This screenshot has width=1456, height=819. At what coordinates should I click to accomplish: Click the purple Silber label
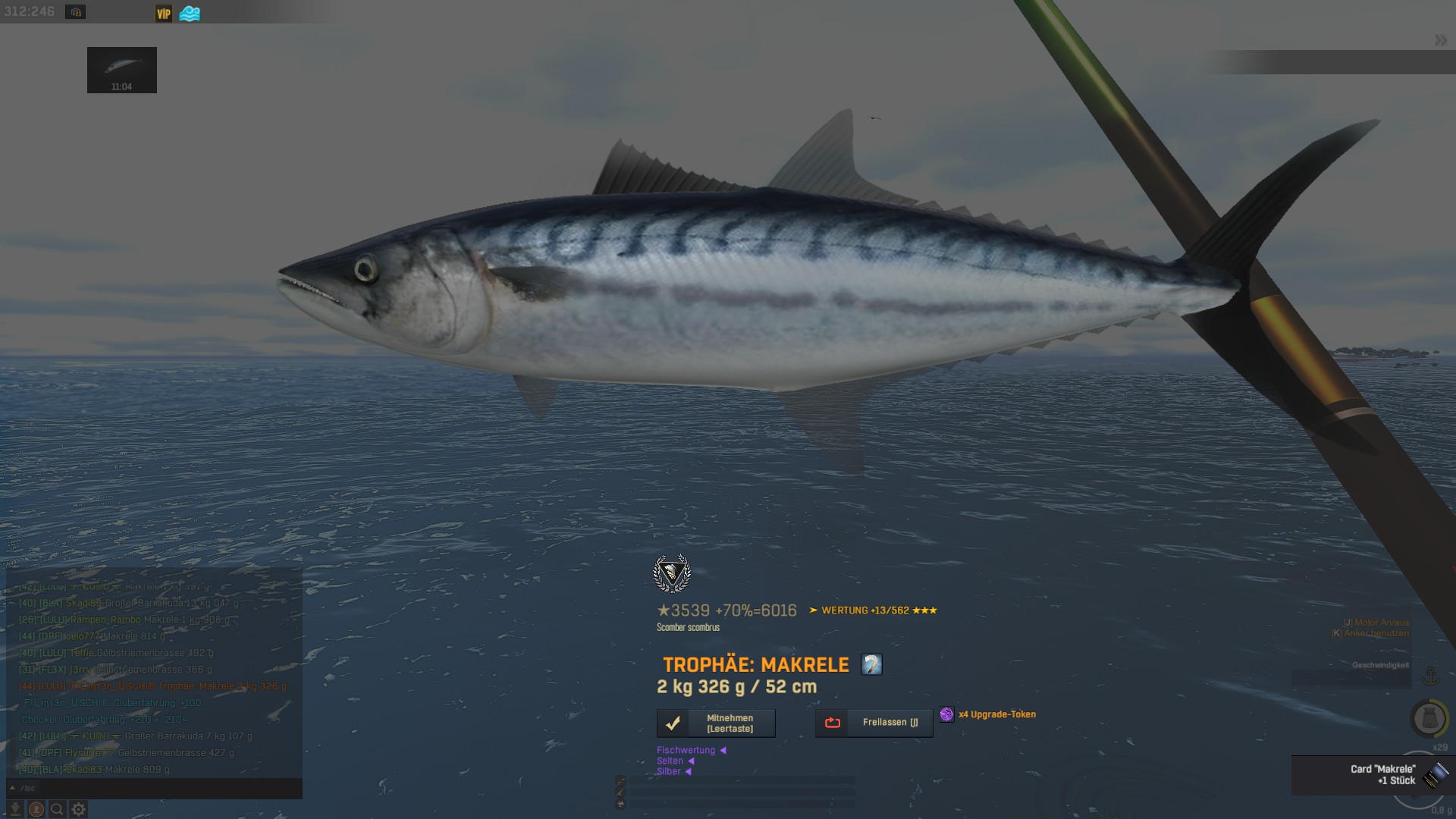pyautogui.click(x=669, y=771)
